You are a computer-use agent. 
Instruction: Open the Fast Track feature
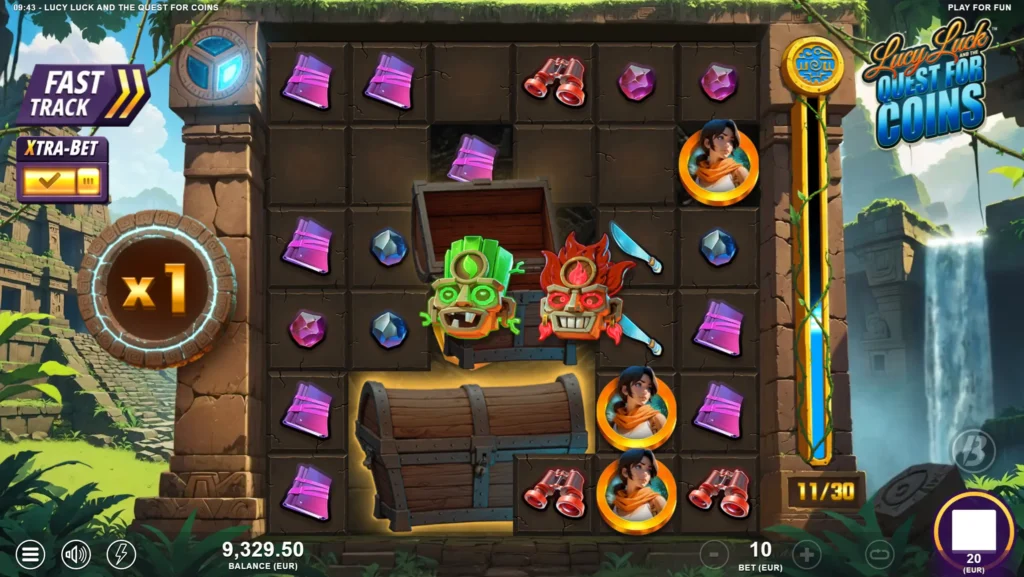point(82,95)
